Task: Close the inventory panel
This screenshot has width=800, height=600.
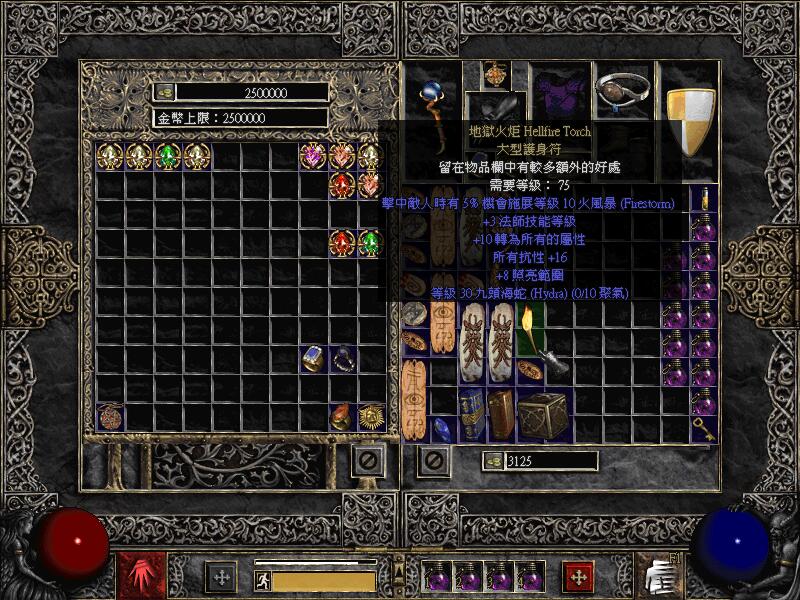Action: [x=433, y=461]
